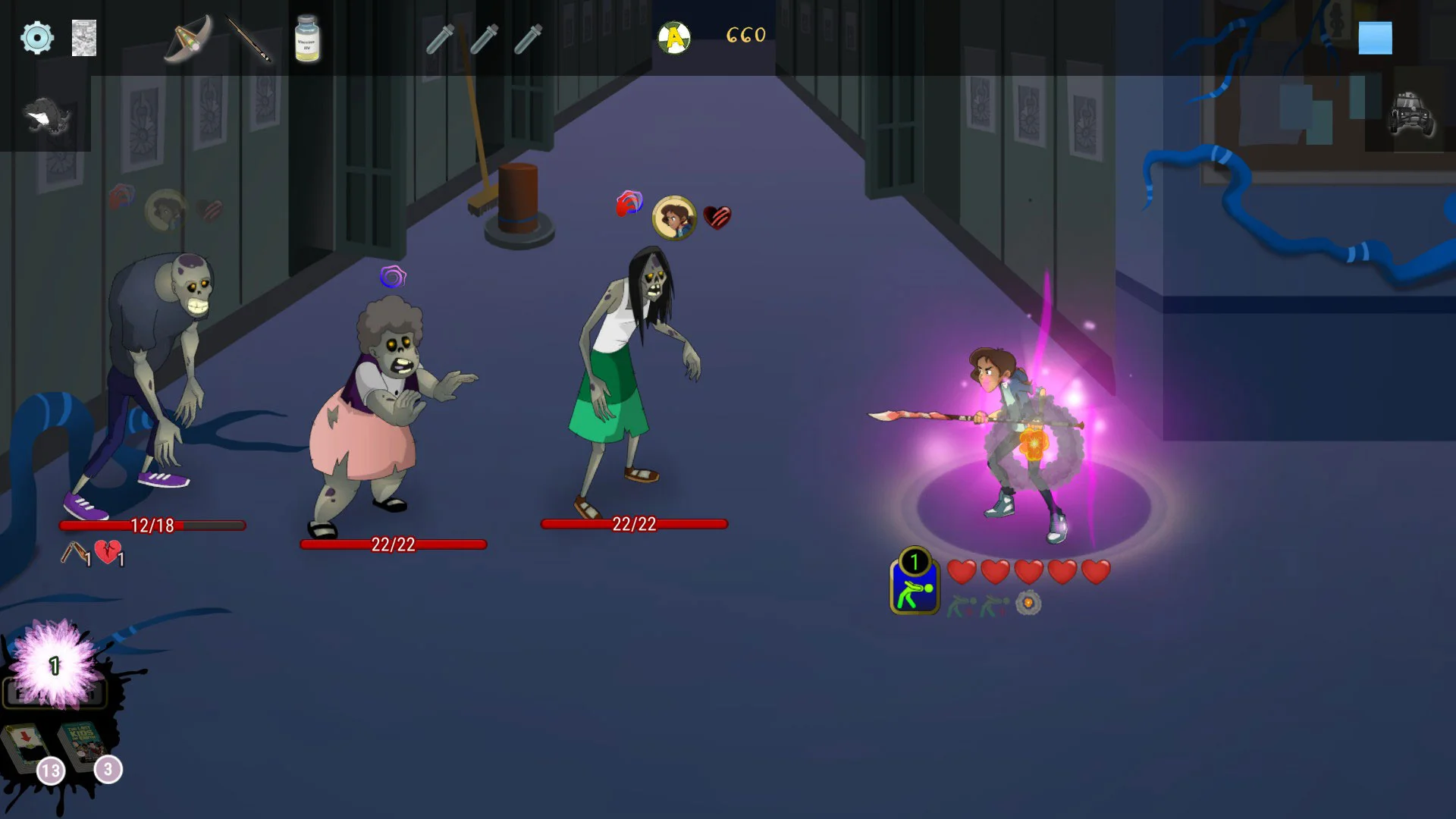Screen dimensions: 1456x819
Task: Inspect the grey explosion status icon
Action: [x=1028, y=604]
